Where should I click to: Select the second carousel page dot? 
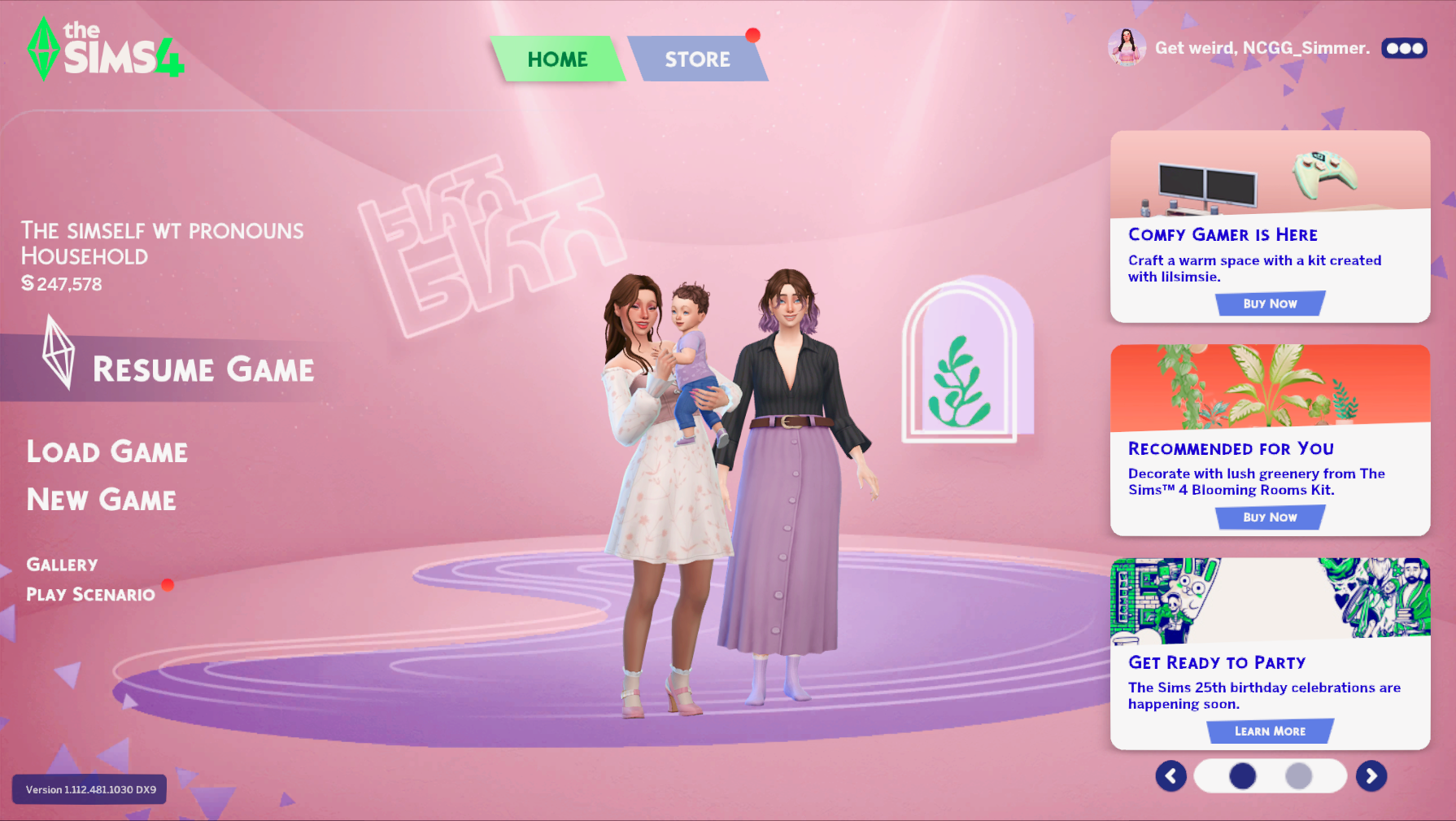(1300, 776)
